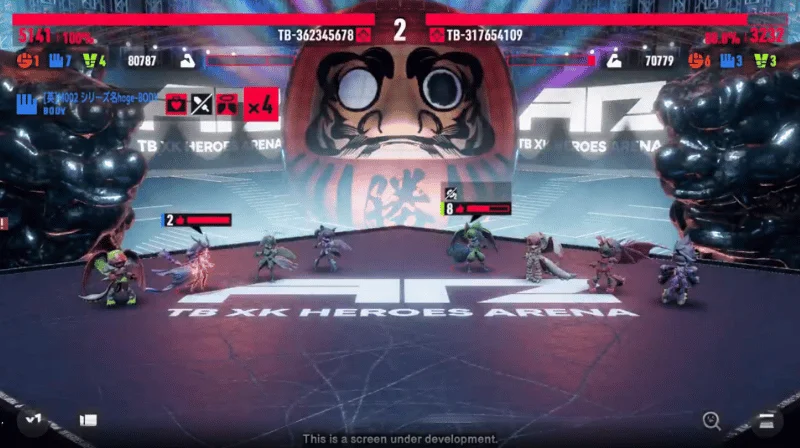Screen dimensions: 800x448
Task: Select the crossed-out skill icon
Action: 202,102
